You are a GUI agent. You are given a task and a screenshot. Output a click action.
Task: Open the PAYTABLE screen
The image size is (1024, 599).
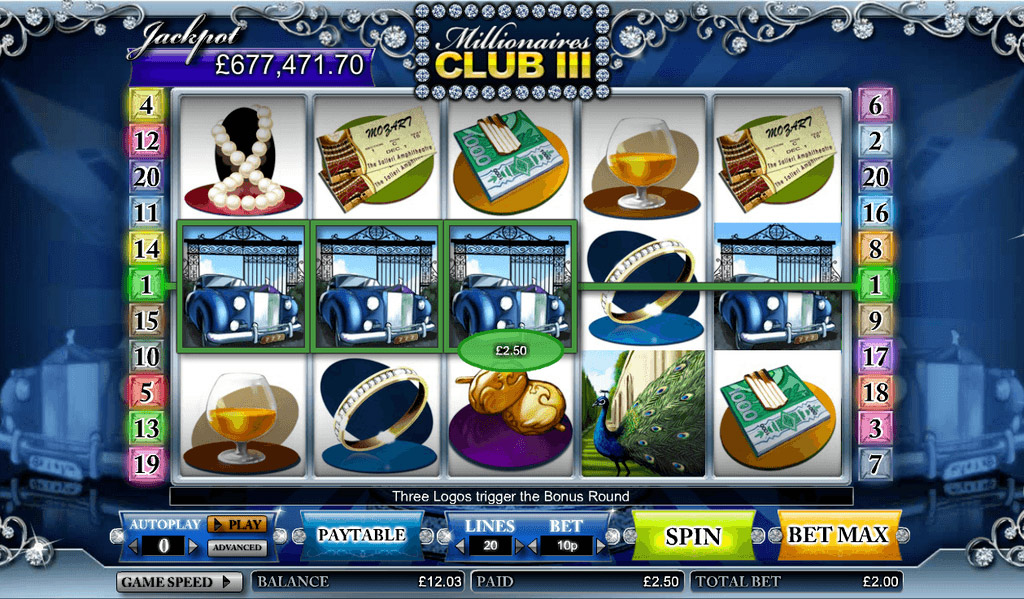361,535
